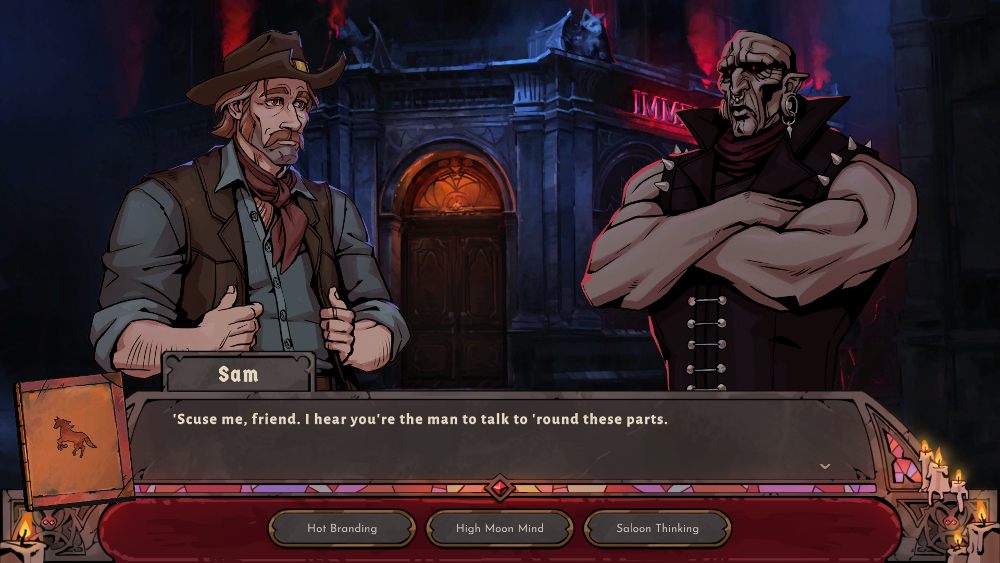Choose the Hot Branding option
1000x563 pixels.
(x=342, y=528)
